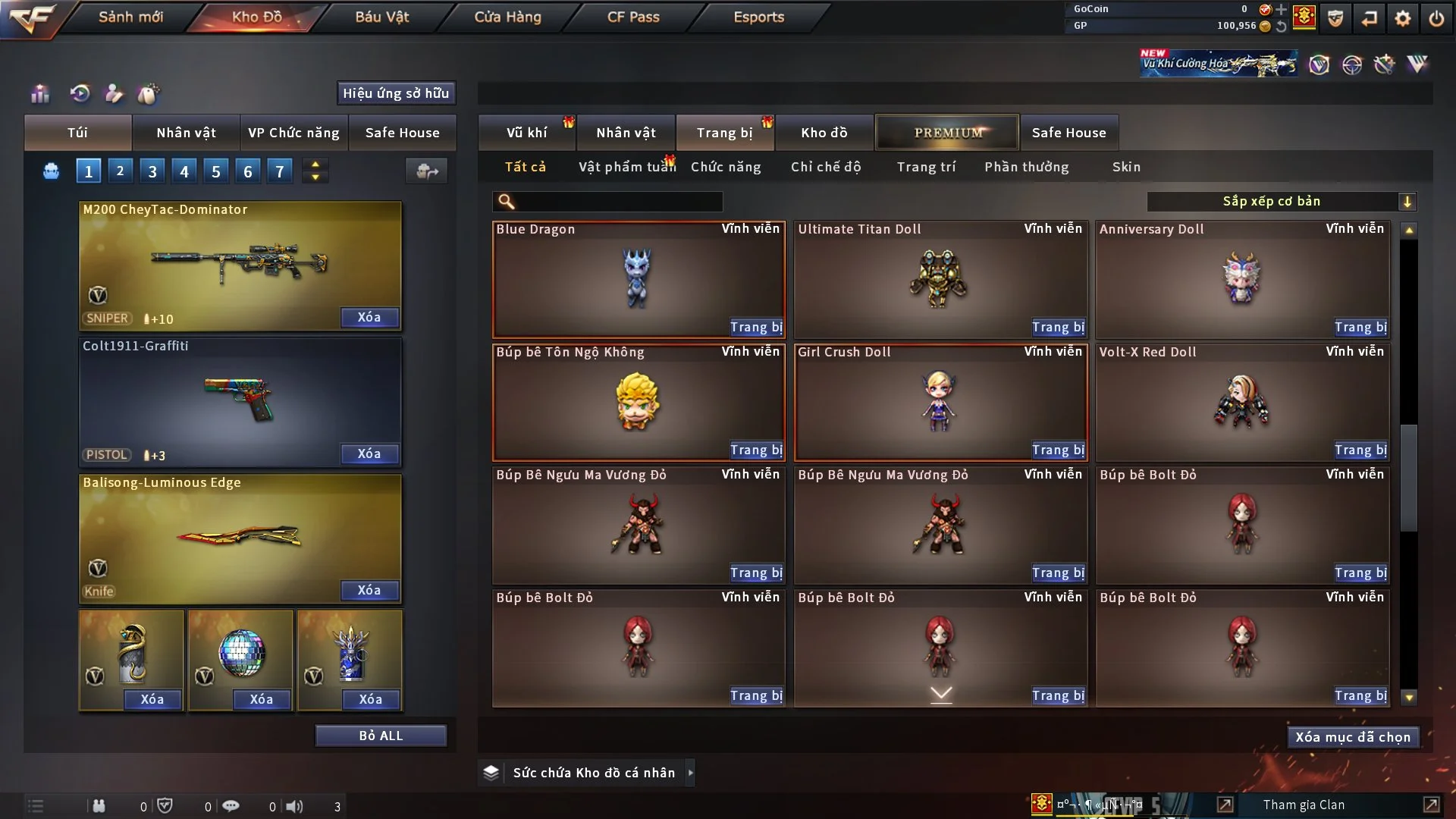Viewport: 1456px width, 819px height.
Task: Select the Girl Crush Doll item
Action: (x=940, y=402)
